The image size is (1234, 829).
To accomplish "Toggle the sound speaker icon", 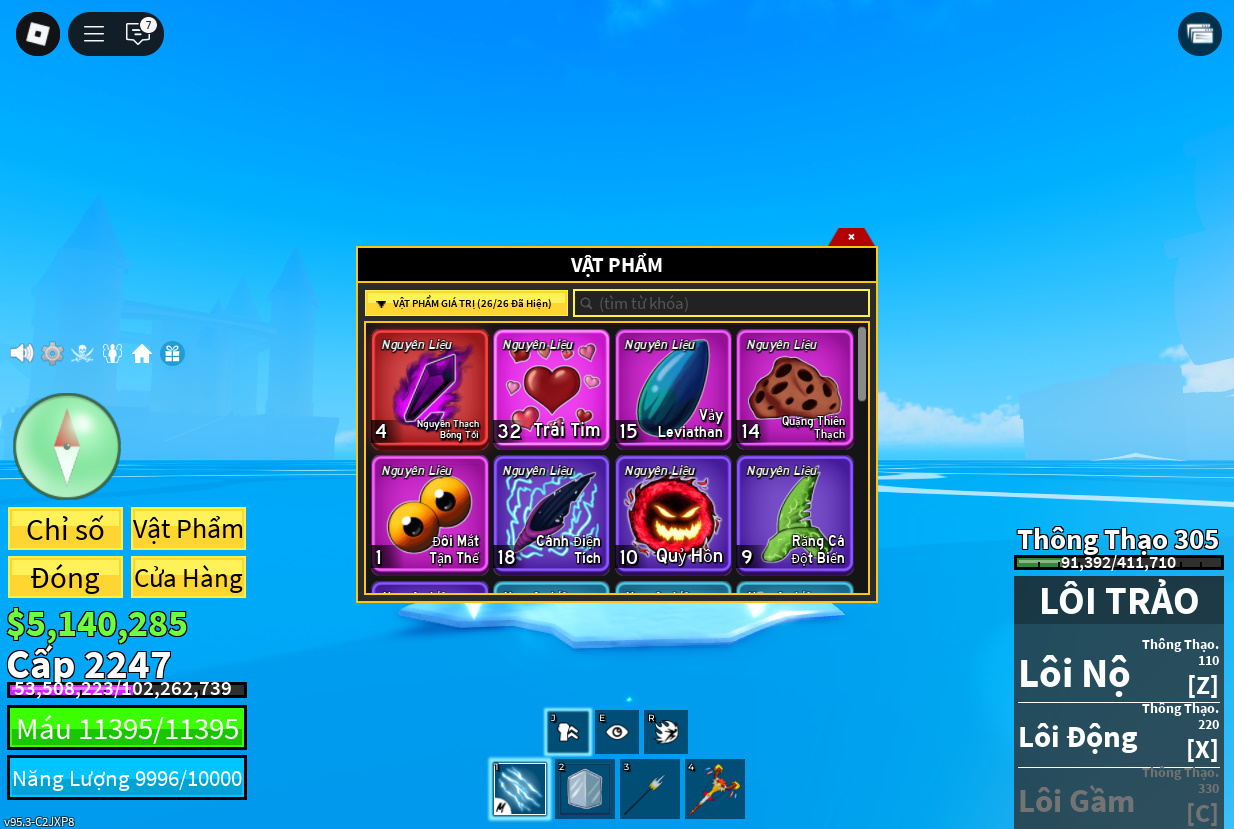I will pos(21,353).
